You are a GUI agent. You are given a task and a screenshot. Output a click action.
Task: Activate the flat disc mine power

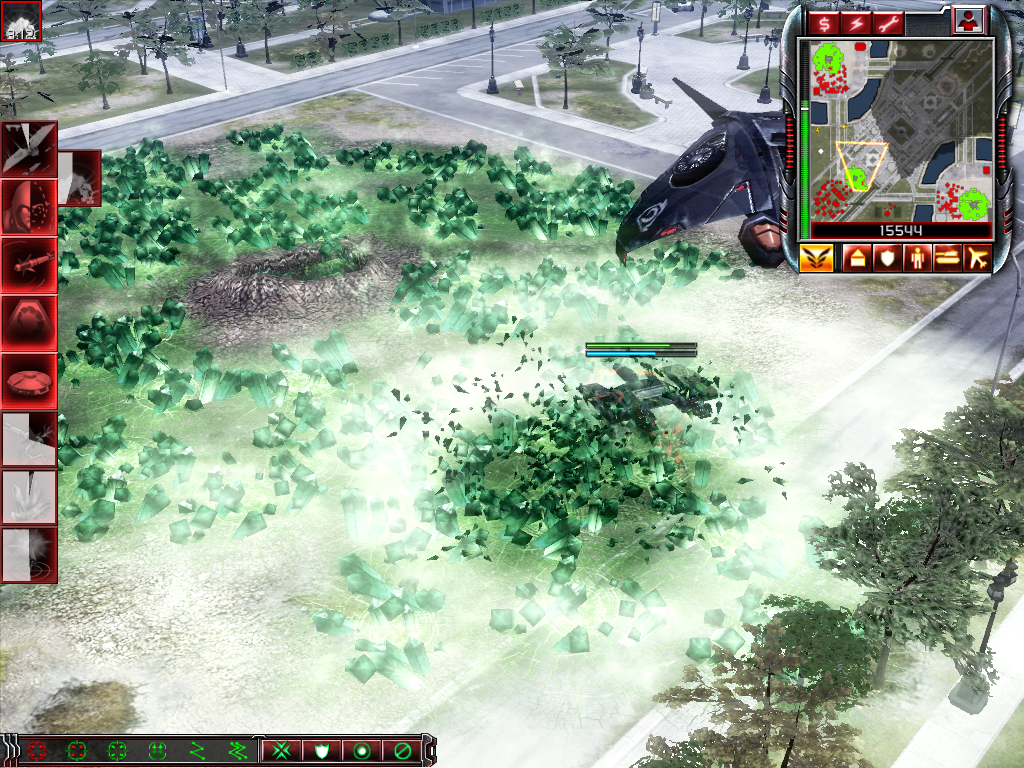28,380
